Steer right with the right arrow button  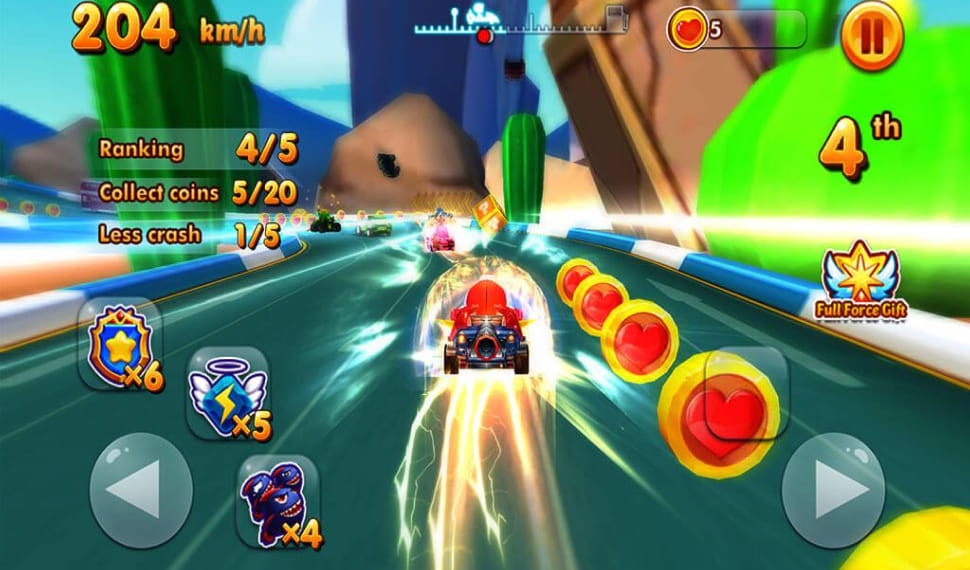pyautogui.click(x=833, y=490)
